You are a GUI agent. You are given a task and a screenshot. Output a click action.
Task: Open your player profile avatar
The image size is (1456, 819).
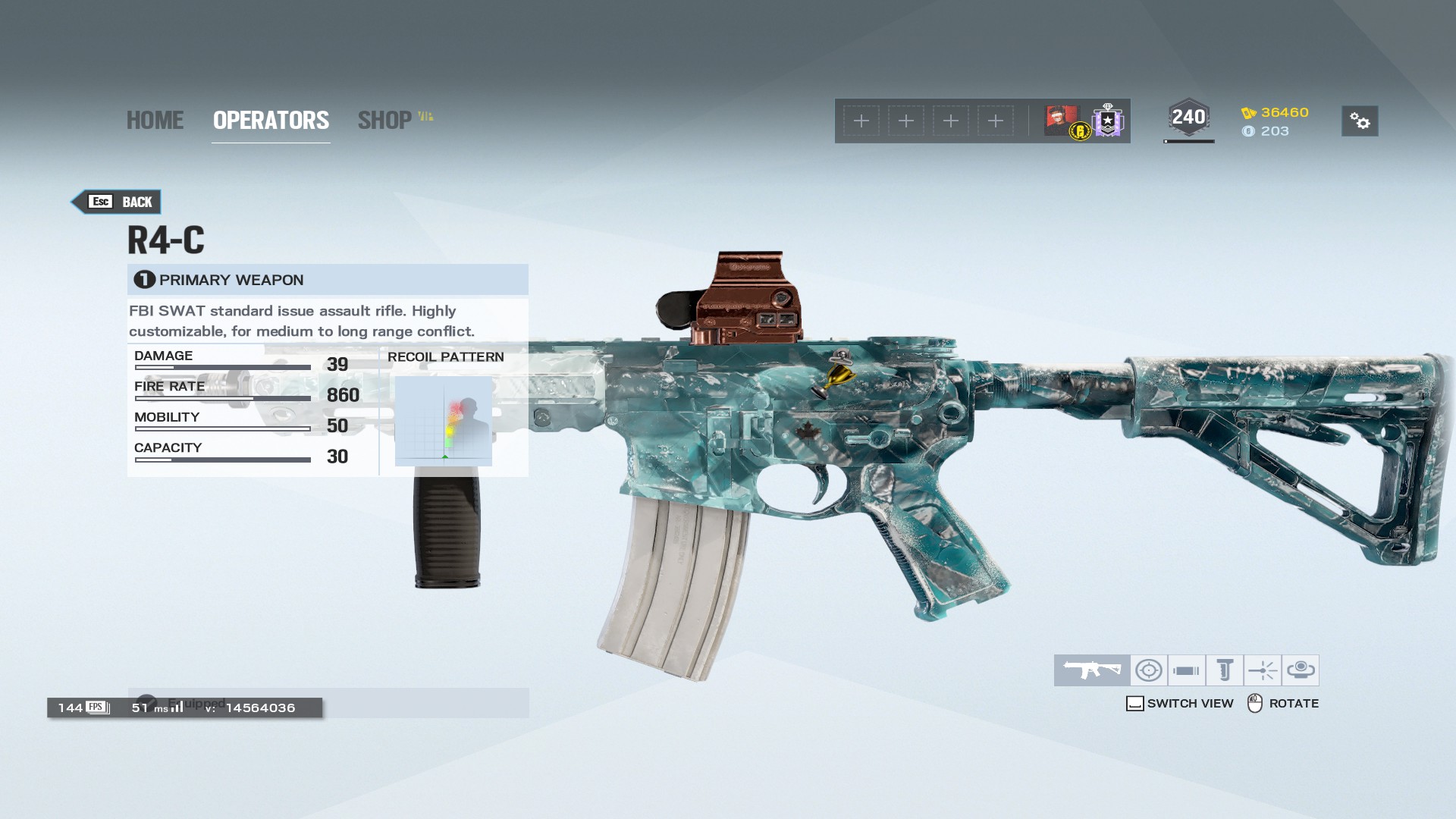[1060, 120]
